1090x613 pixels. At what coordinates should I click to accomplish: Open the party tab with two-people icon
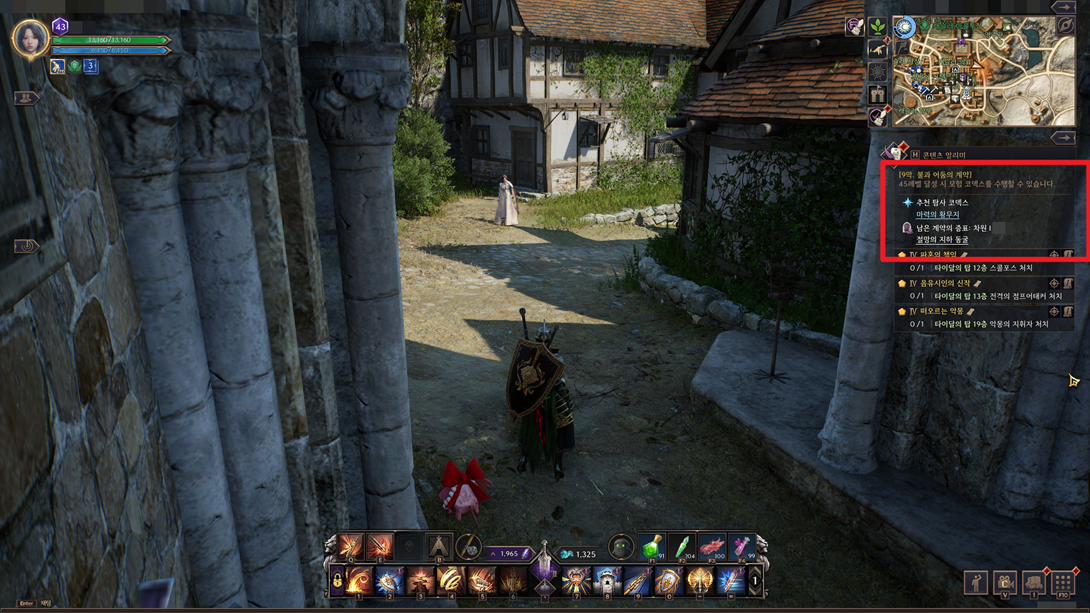click(26, 98)
